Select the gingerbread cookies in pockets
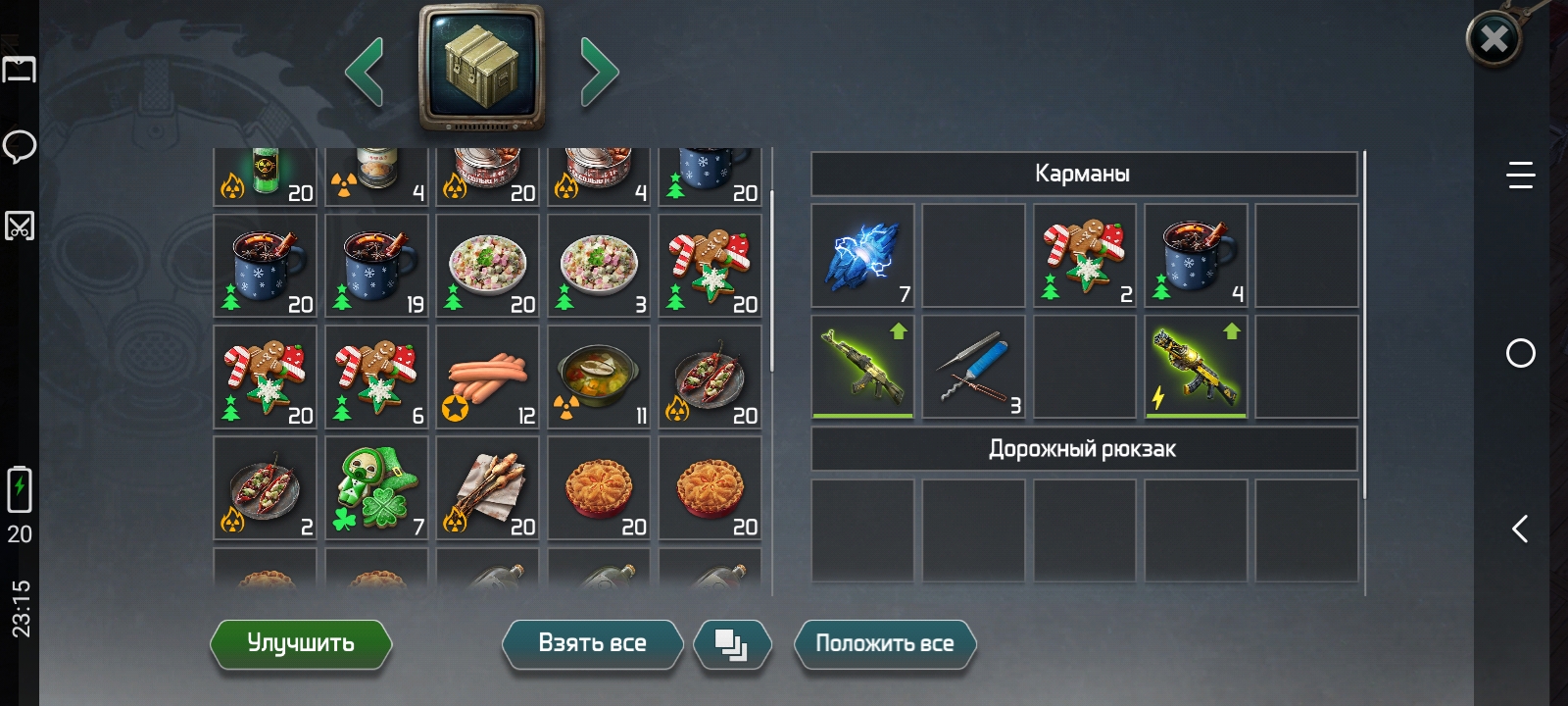 coord(1085,257)
